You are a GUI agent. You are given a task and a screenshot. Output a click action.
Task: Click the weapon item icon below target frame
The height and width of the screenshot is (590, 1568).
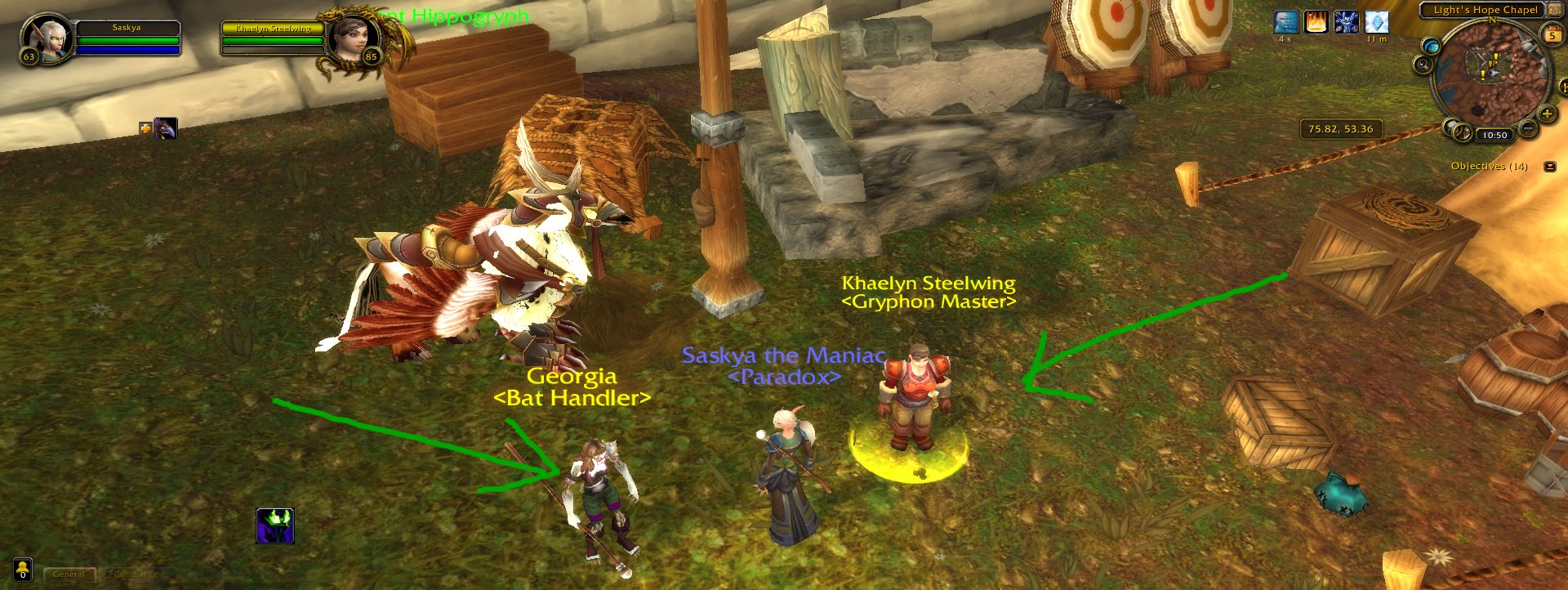[x=166, y=127]
